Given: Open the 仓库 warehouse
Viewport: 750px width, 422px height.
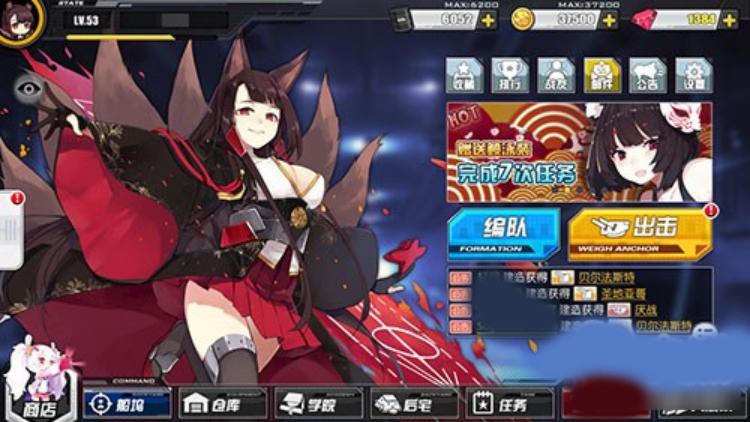Looking at the screenshot, I should tap(222, 403).
